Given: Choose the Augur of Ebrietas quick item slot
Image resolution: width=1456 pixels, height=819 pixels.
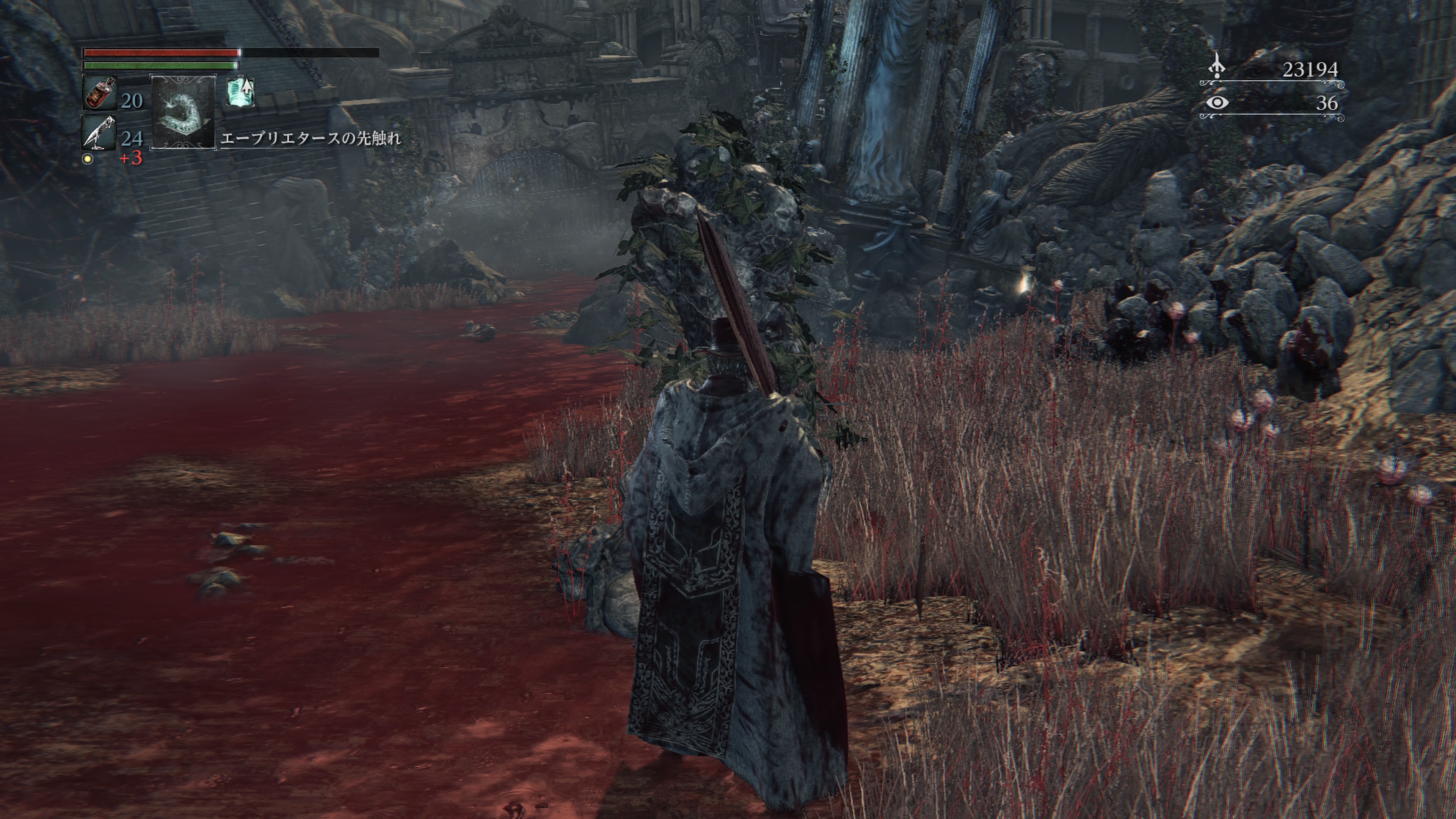Looking at the screenshot, I should pyautogui.click(x=183, y=113).
